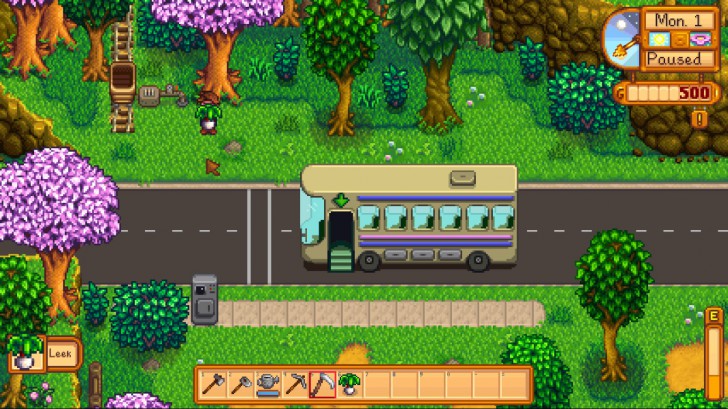Open the journal exclamation mark icon

click(x=700, y=119)
